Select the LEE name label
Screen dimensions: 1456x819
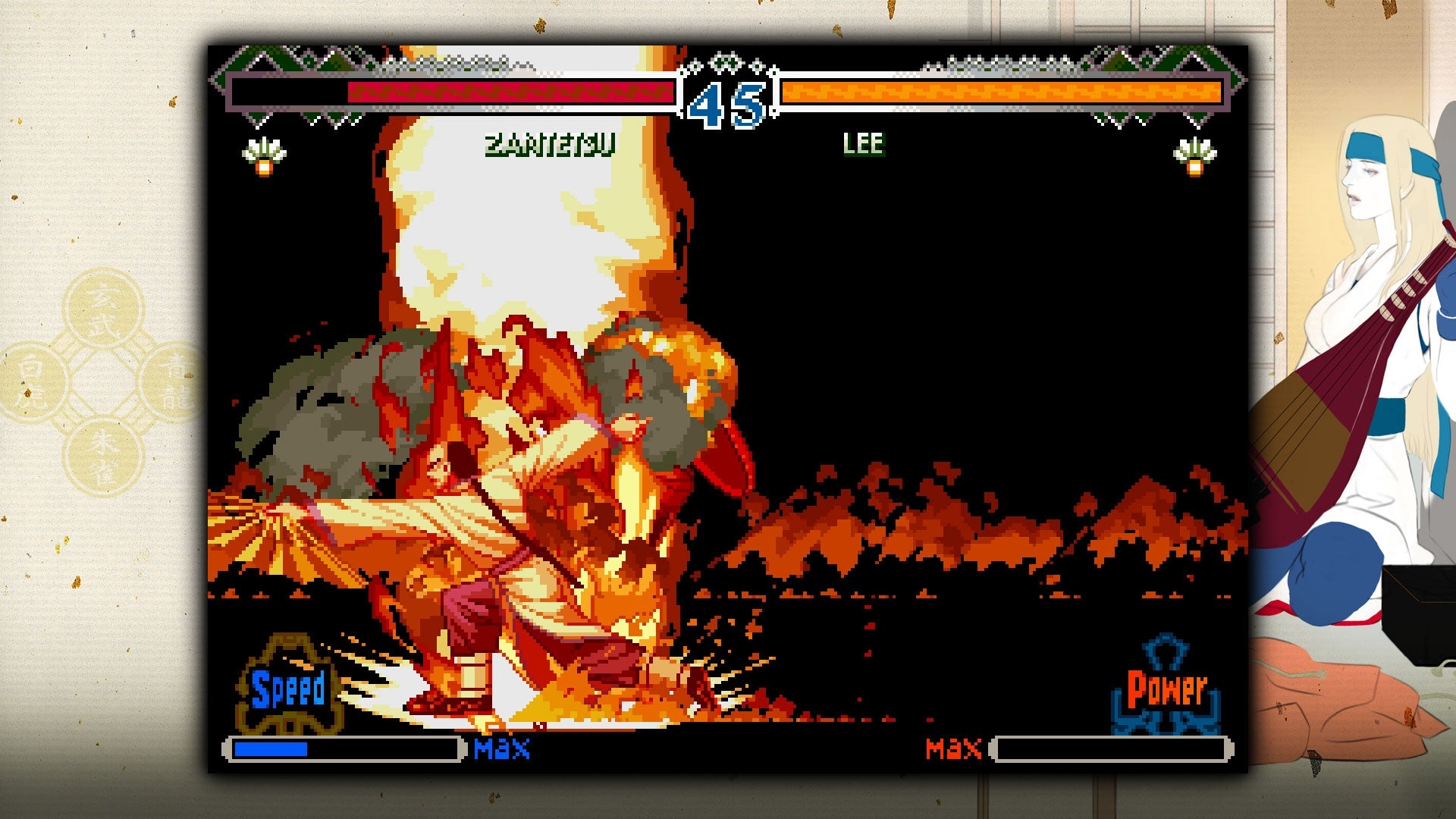[864, 143]
